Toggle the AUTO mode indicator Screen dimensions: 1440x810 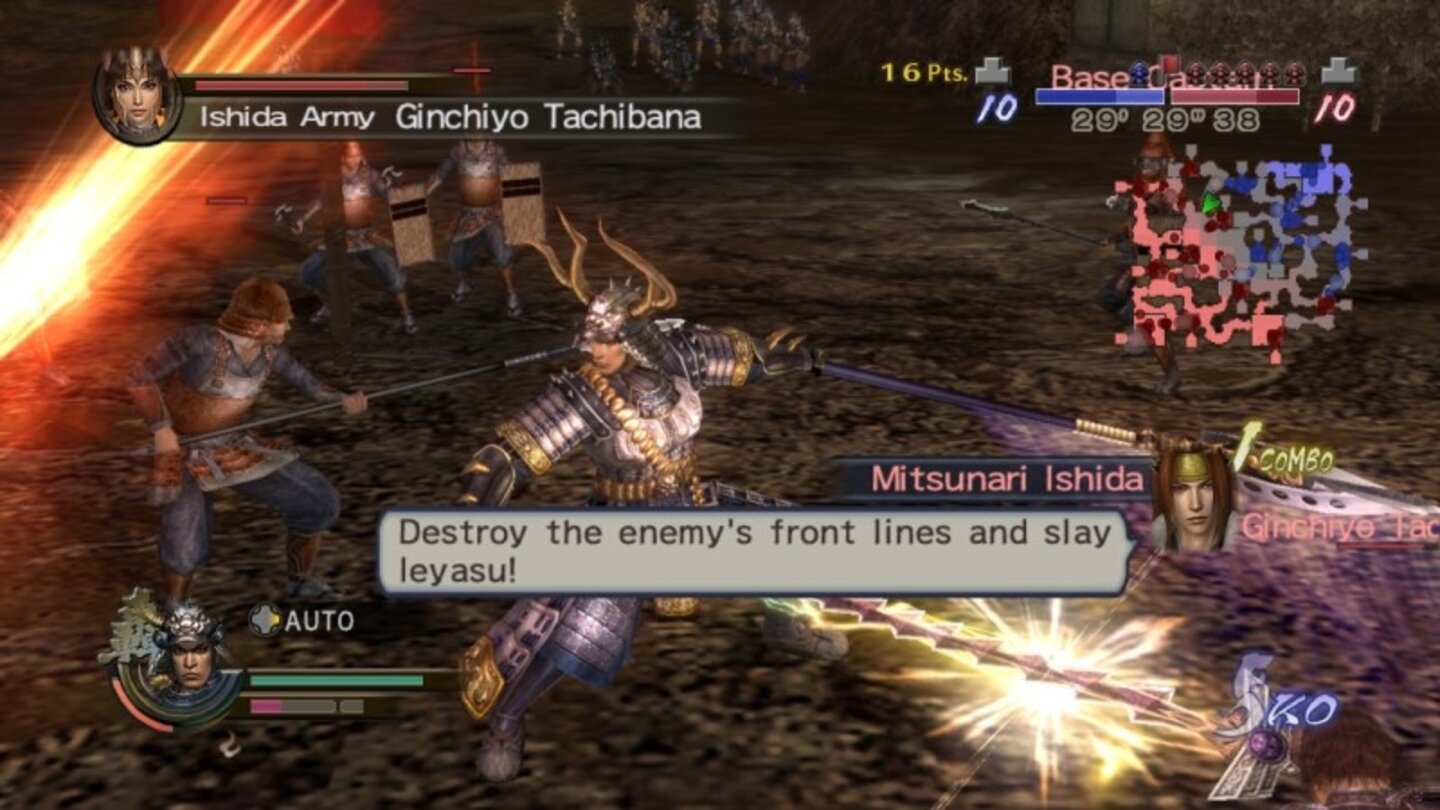pyautogui.click(x=318, y=620)
